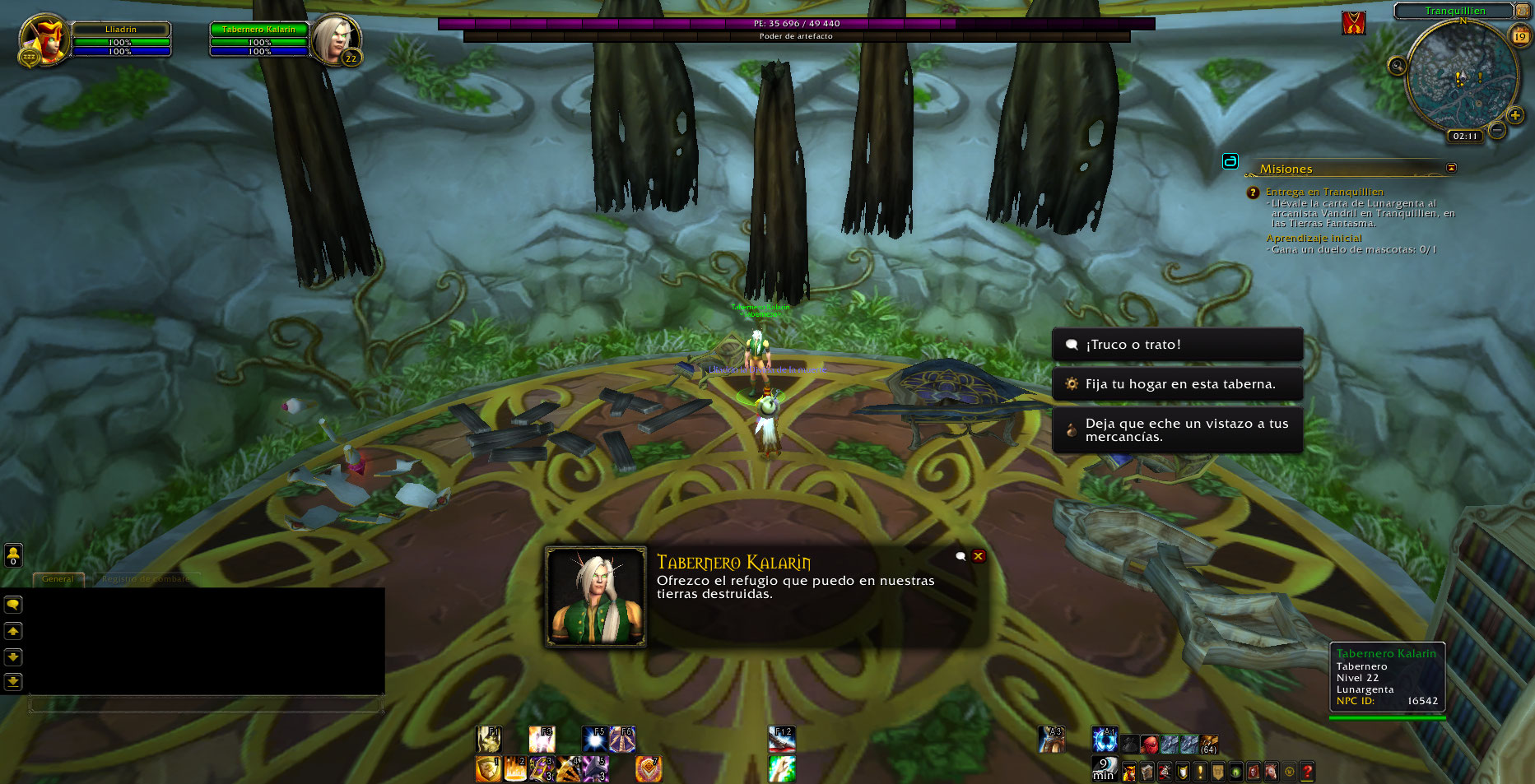Use the golden shield ability on key 1
Screen dimensions: 1535x784
click(x=488, y=769)
